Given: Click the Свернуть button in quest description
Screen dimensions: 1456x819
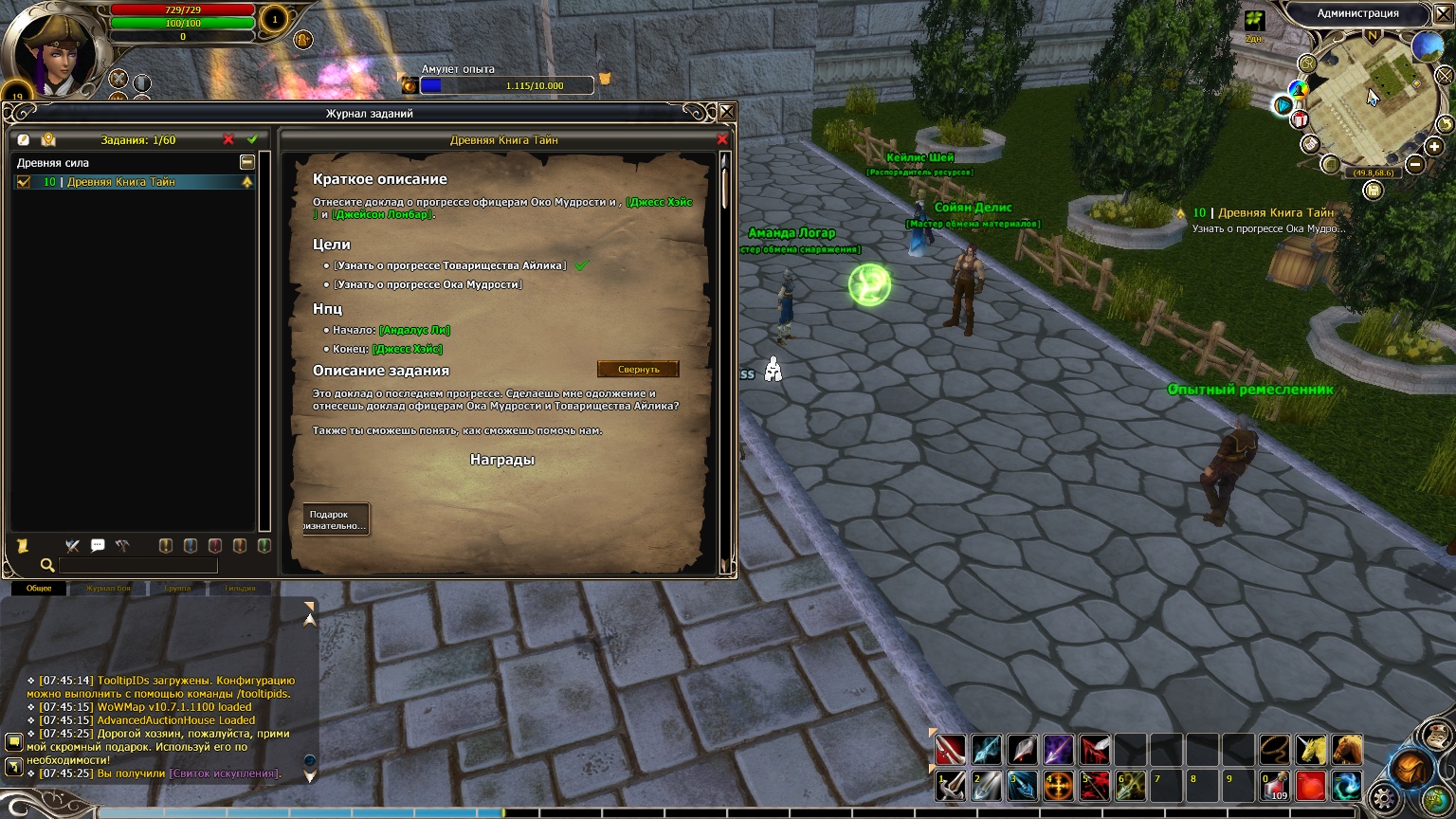Looking at the screenshot, I should 638,369.
